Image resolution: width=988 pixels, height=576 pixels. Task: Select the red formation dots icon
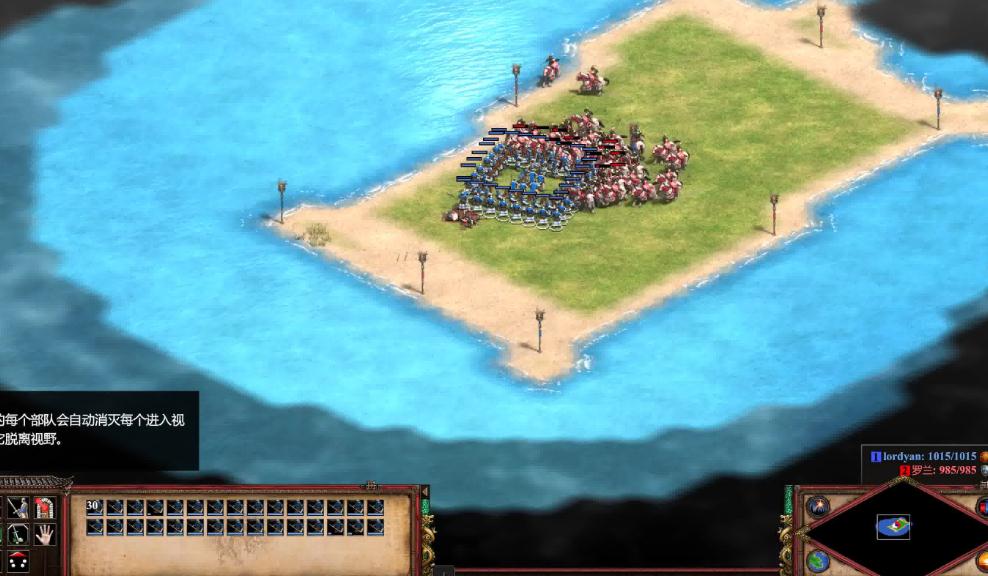[18, 561]
